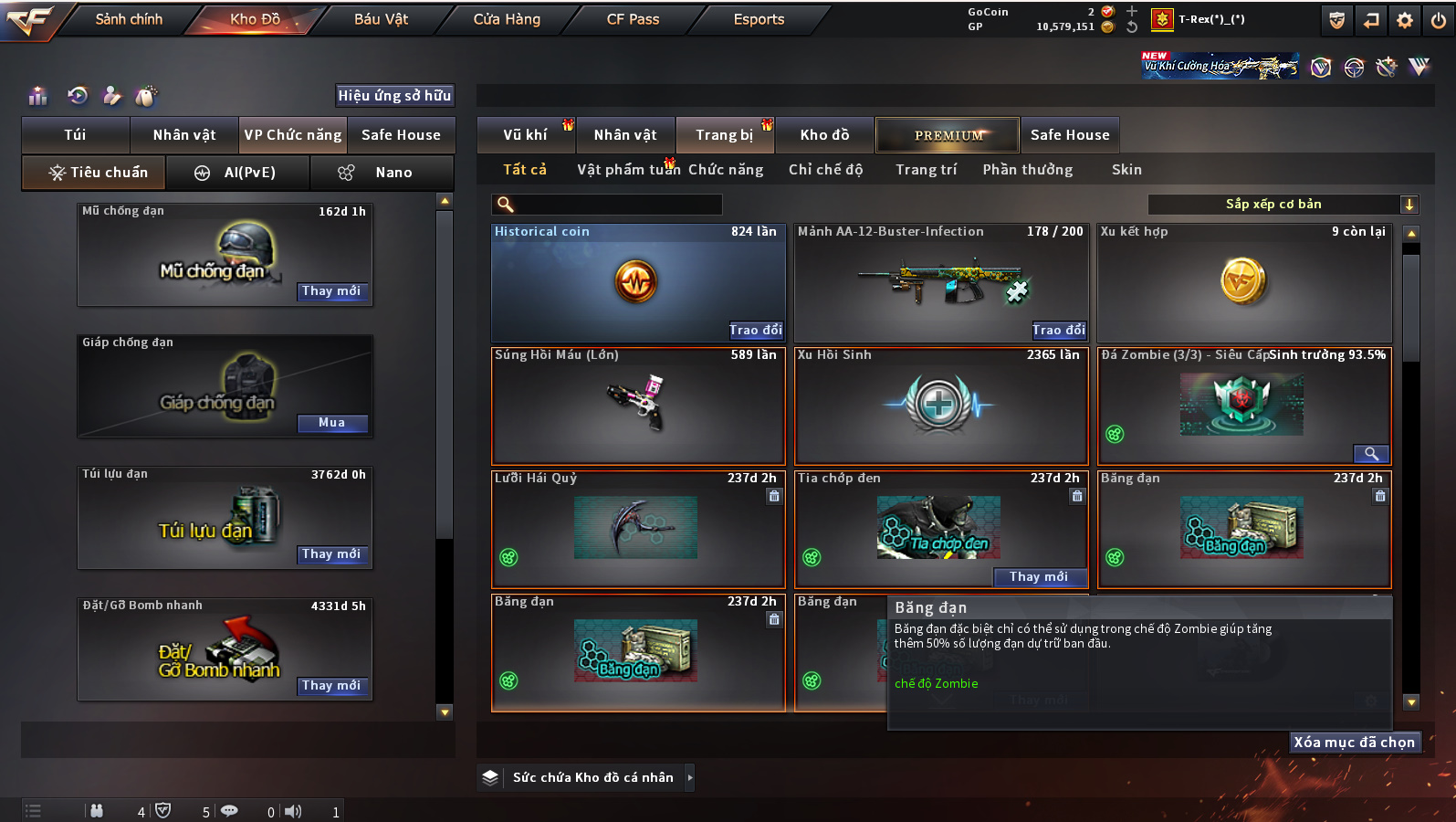This screenshot has height=822, width=1456.
Task: Choose the Nano mode tab
Action: (x=382, y=173)
